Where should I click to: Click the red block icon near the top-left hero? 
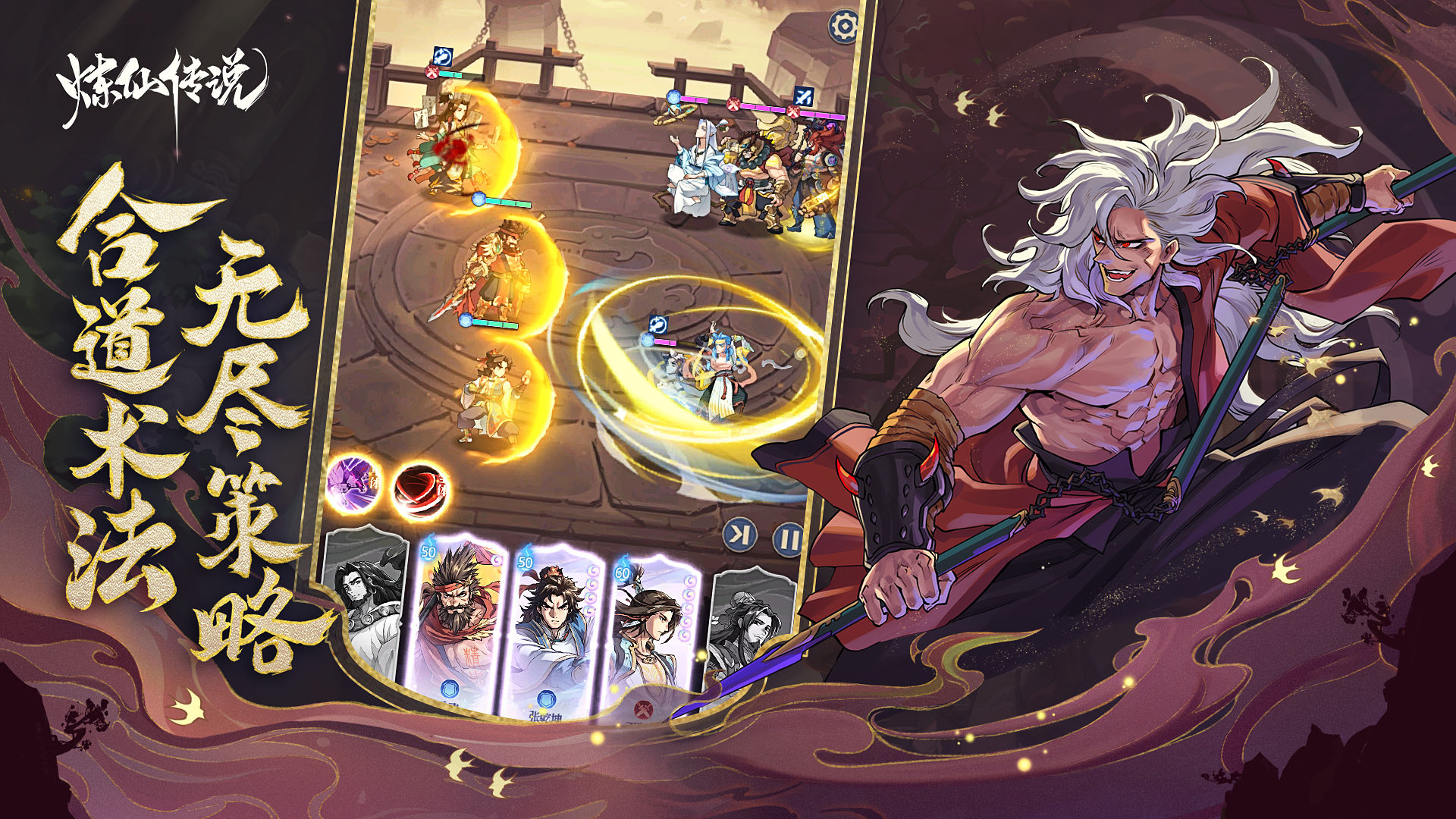click(x=432, y=72)
